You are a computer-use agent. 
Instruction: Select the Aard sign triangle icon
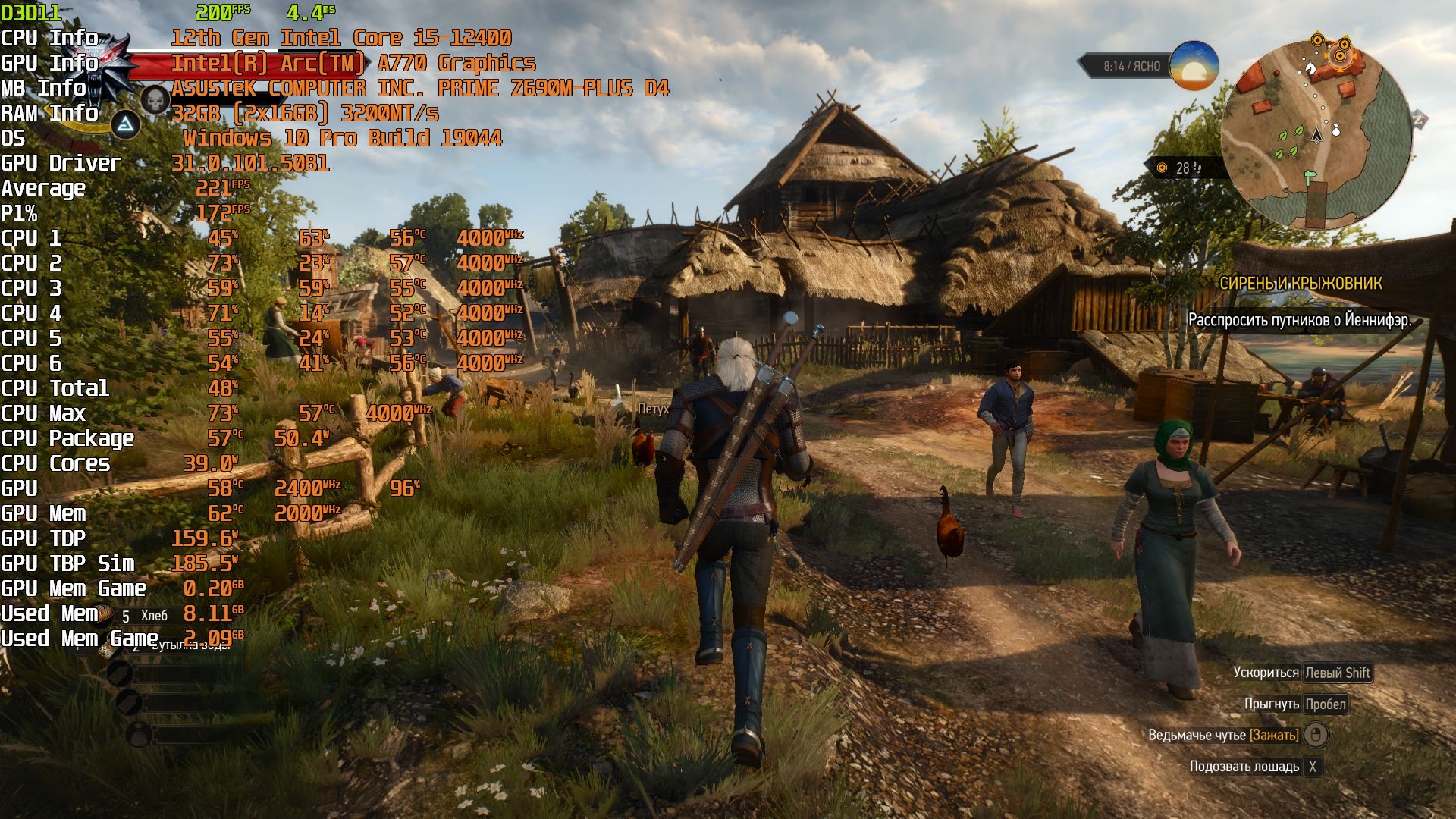(126, 124)
